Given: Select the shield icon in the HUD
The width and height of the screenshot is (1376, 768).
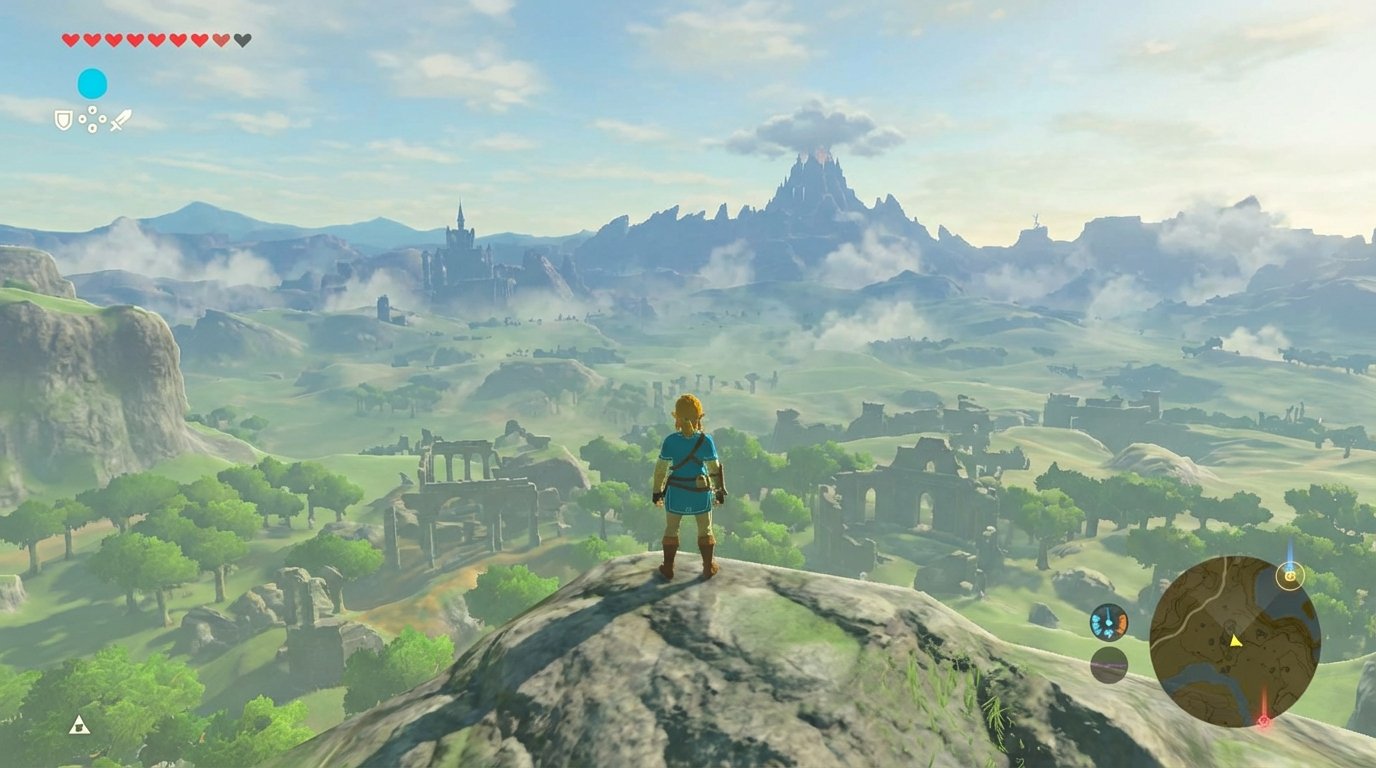Looking at the screenshot, I should point(63,120).
